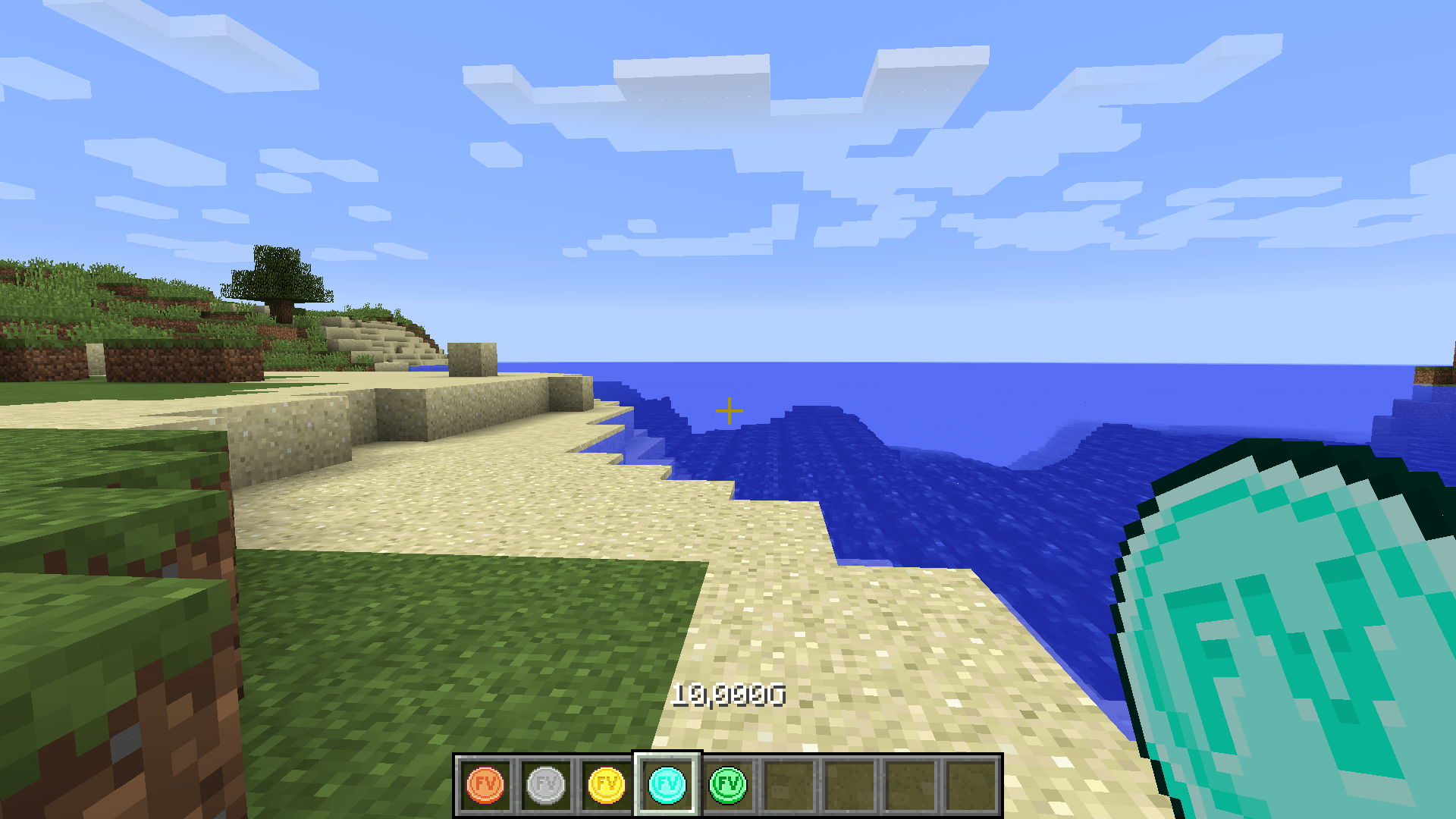Screen dimensions: 1456x819
Task: Click the cyan FV coin slot
Action: (667, 785)
